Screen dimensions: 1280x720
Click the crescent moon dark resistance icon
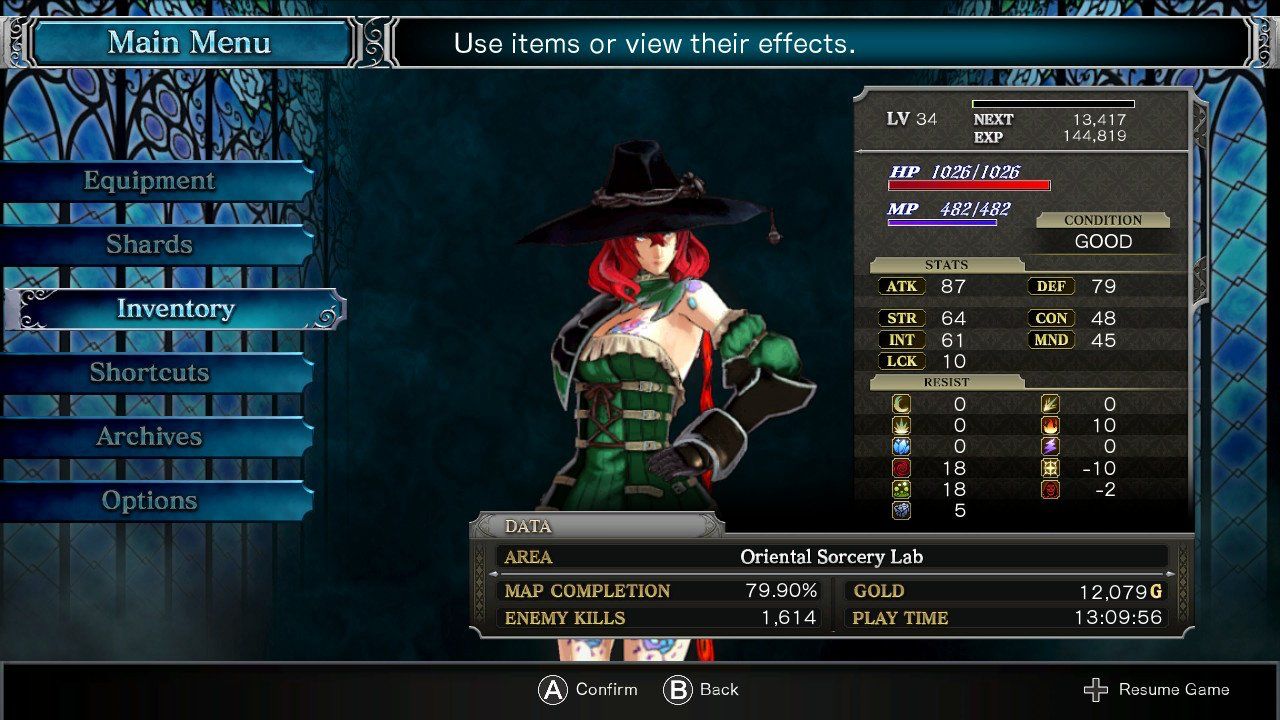click(x=901, y=404)
